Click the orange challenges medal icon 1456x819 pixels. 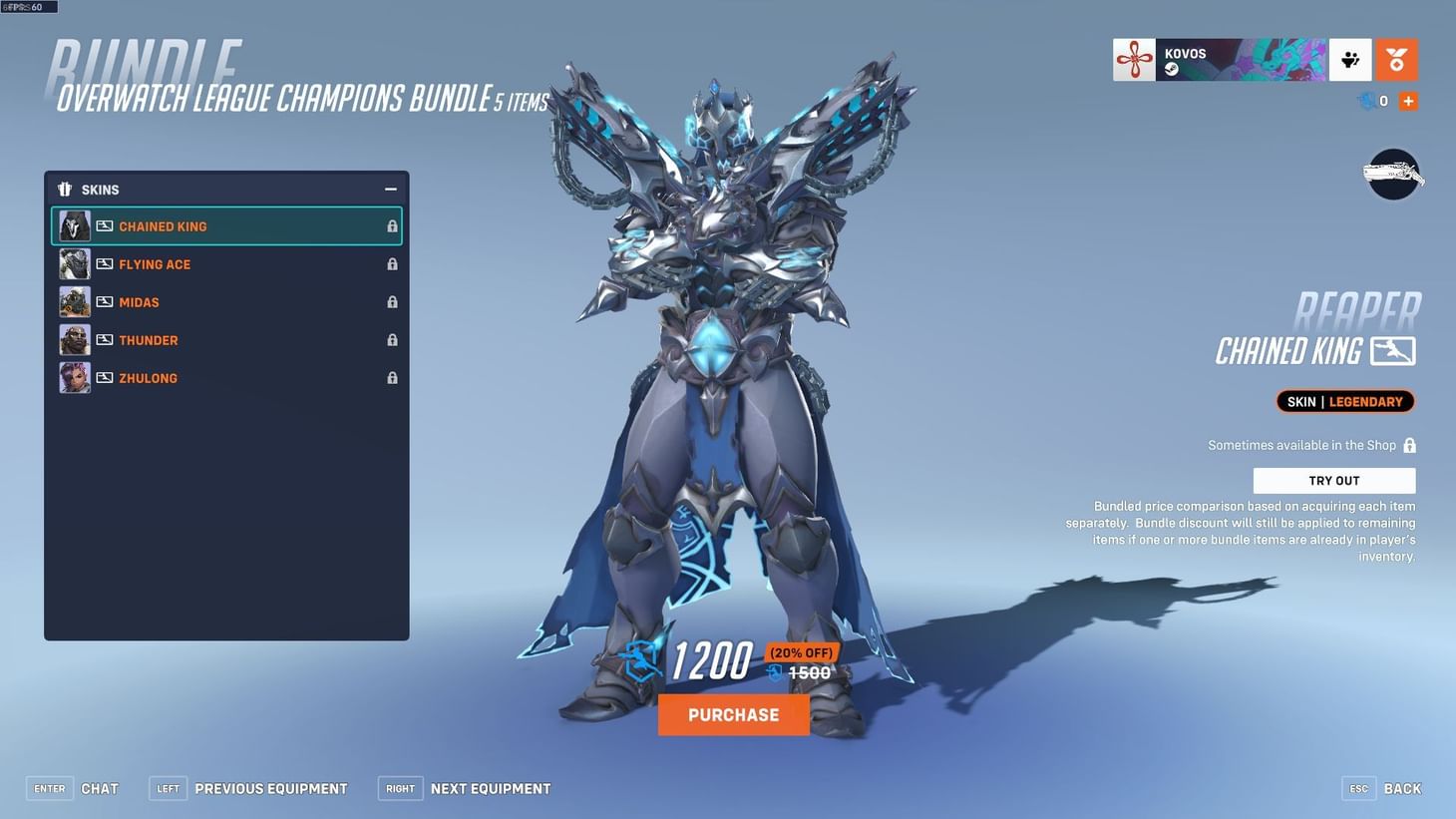1396,59
